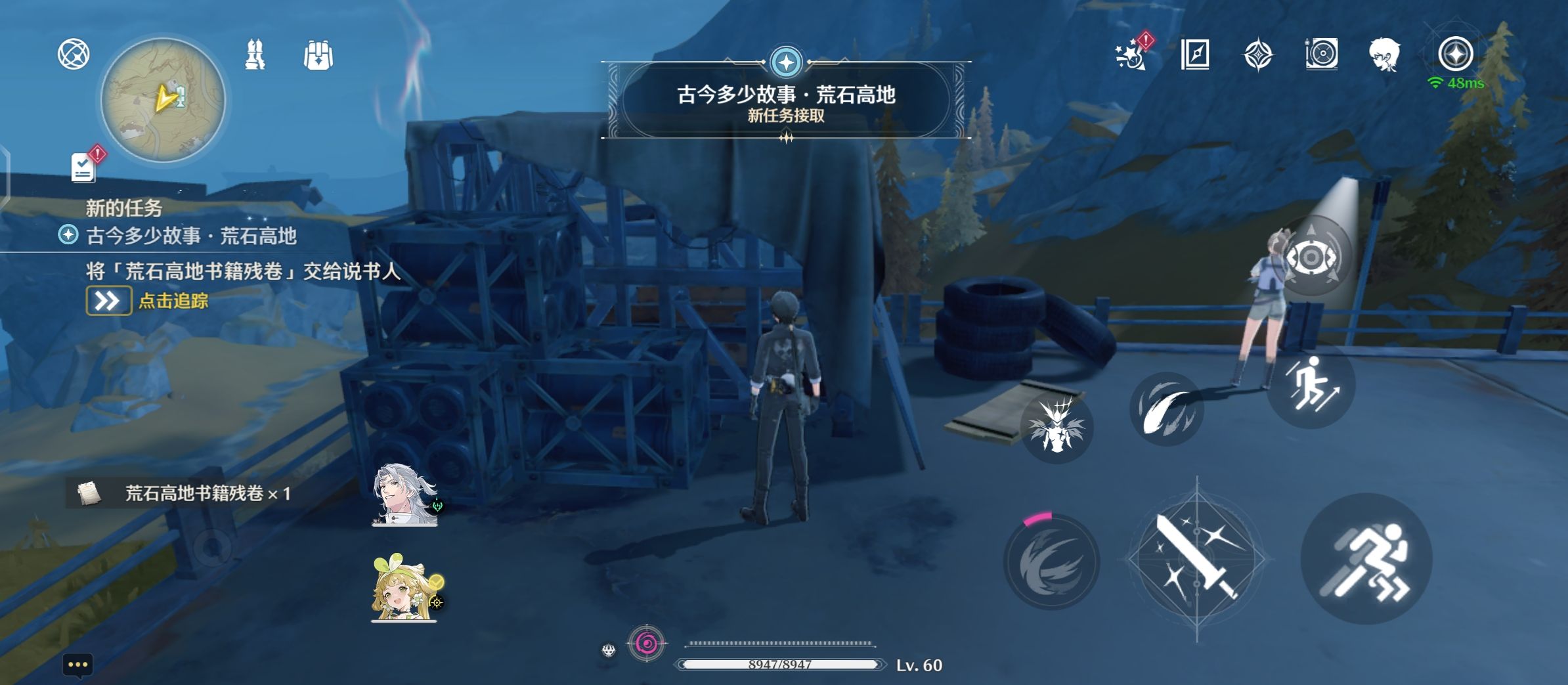Image resolution: width=1568 pixels, height=685 pixels.
Task: Switch to the blonde girl character portrait
Action: pyautogui.click(x=403, y=589)
